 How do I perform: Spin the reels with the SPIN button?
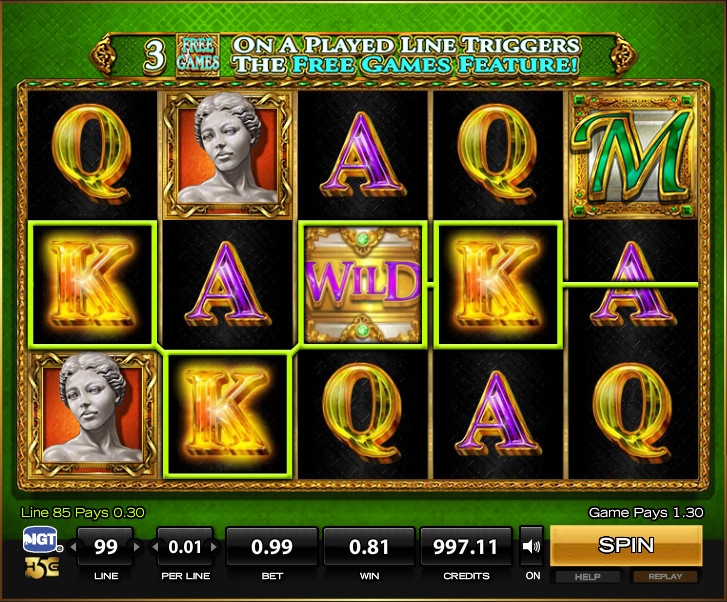point(625,546)
